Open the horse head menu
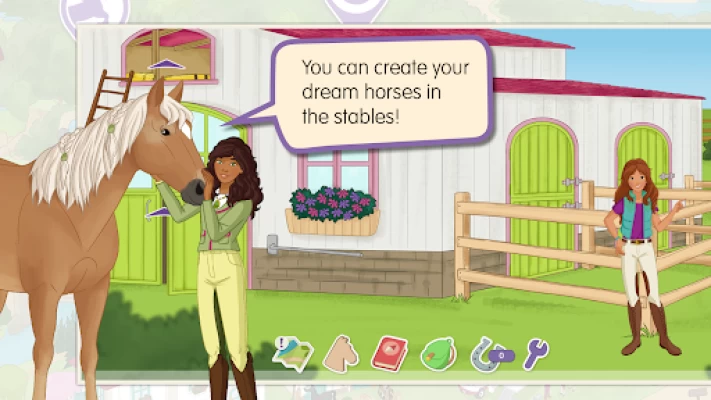711x400 pixels. coord(341,352)
